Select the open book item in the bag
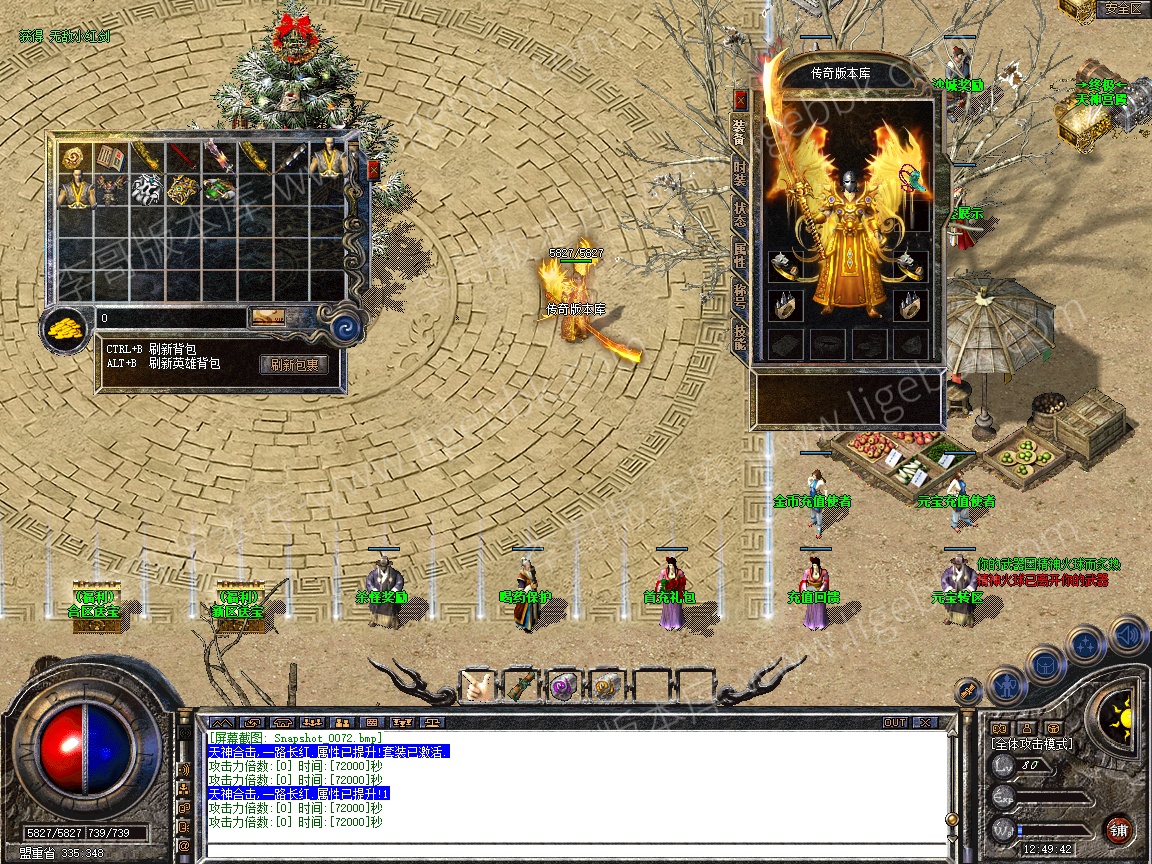This screenshot has width=1152, height=864. click(110, 157)
